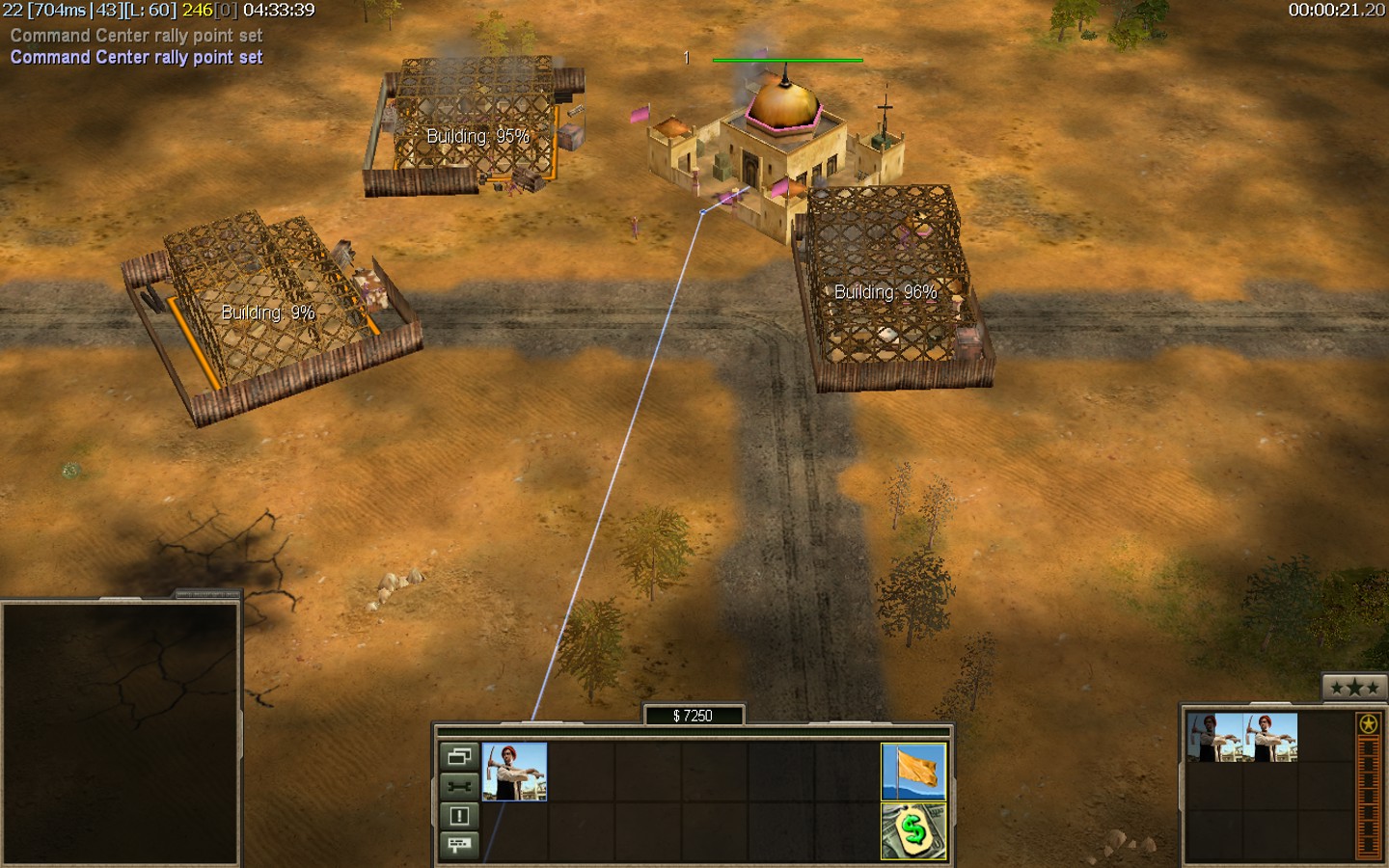Click the wrench icon button
The width and height of the screenshot is (1389, 868).
point(459,786)
